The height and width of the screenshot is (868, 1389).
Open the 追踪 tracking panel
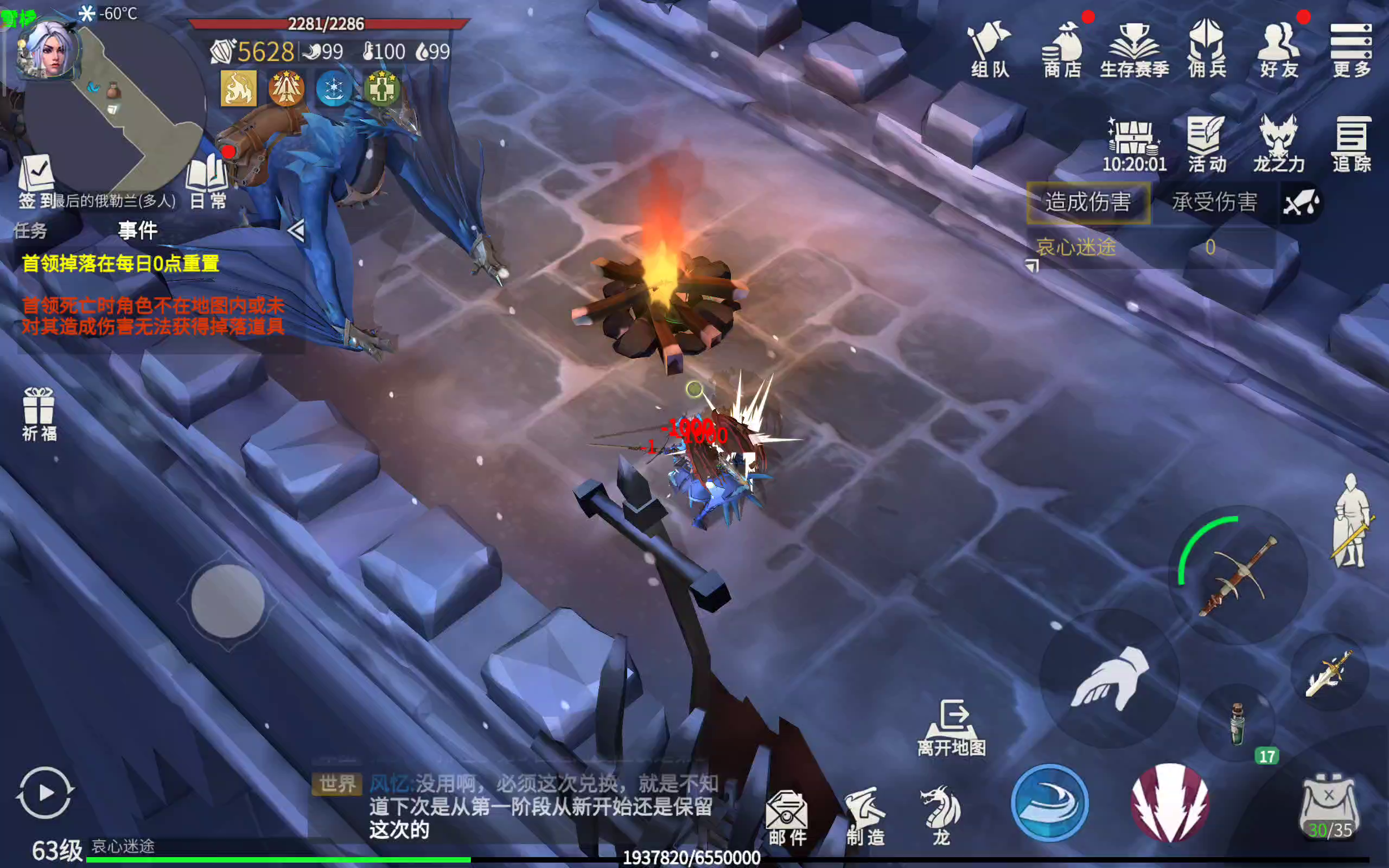(1351, 145)
